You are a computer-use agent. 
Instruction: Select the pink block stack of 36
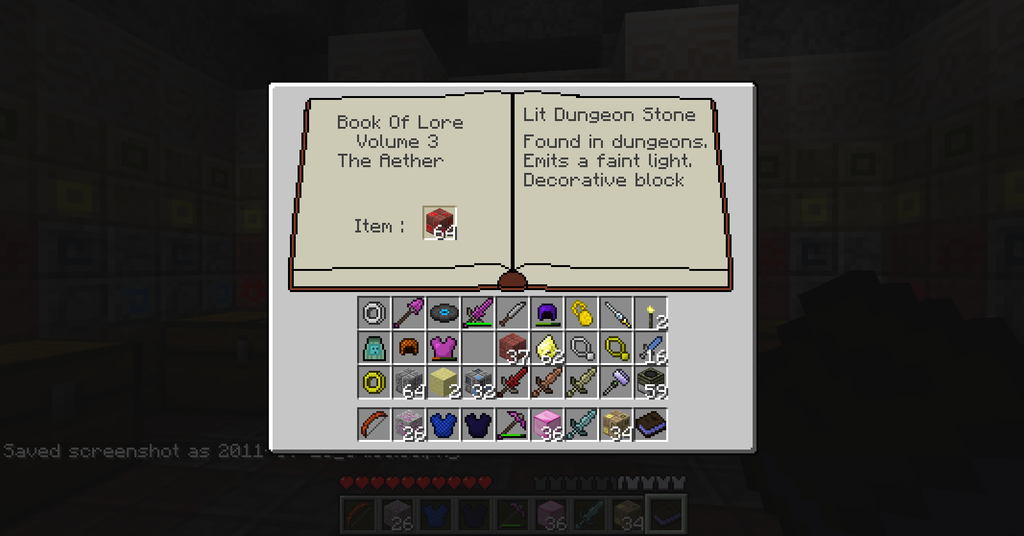coord(547,424)
